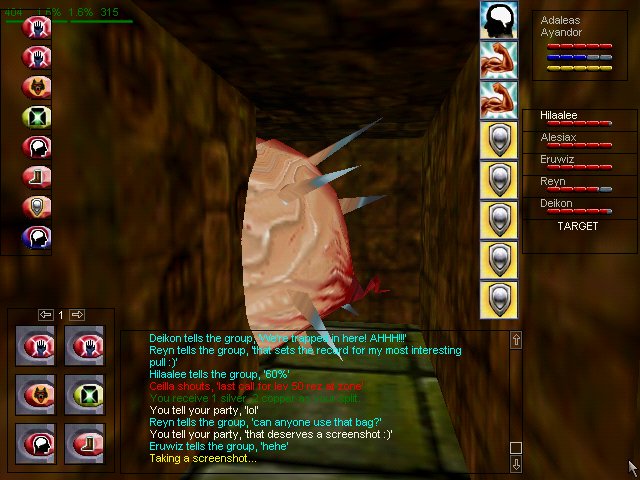The height and width of the screenshot is (480, 640).
Task: Select group member Hilaalee
Action: (559, 116)
